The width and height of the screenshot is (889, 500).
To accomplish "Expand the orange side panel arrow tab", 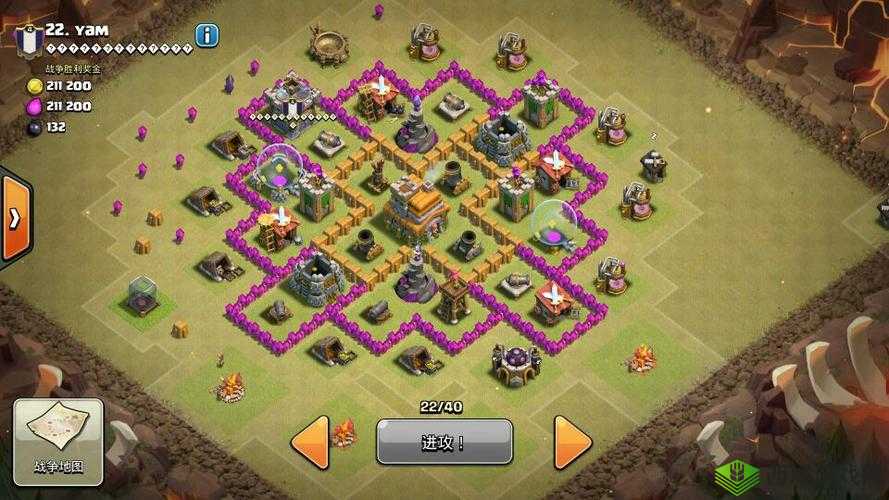I will 14,219.
